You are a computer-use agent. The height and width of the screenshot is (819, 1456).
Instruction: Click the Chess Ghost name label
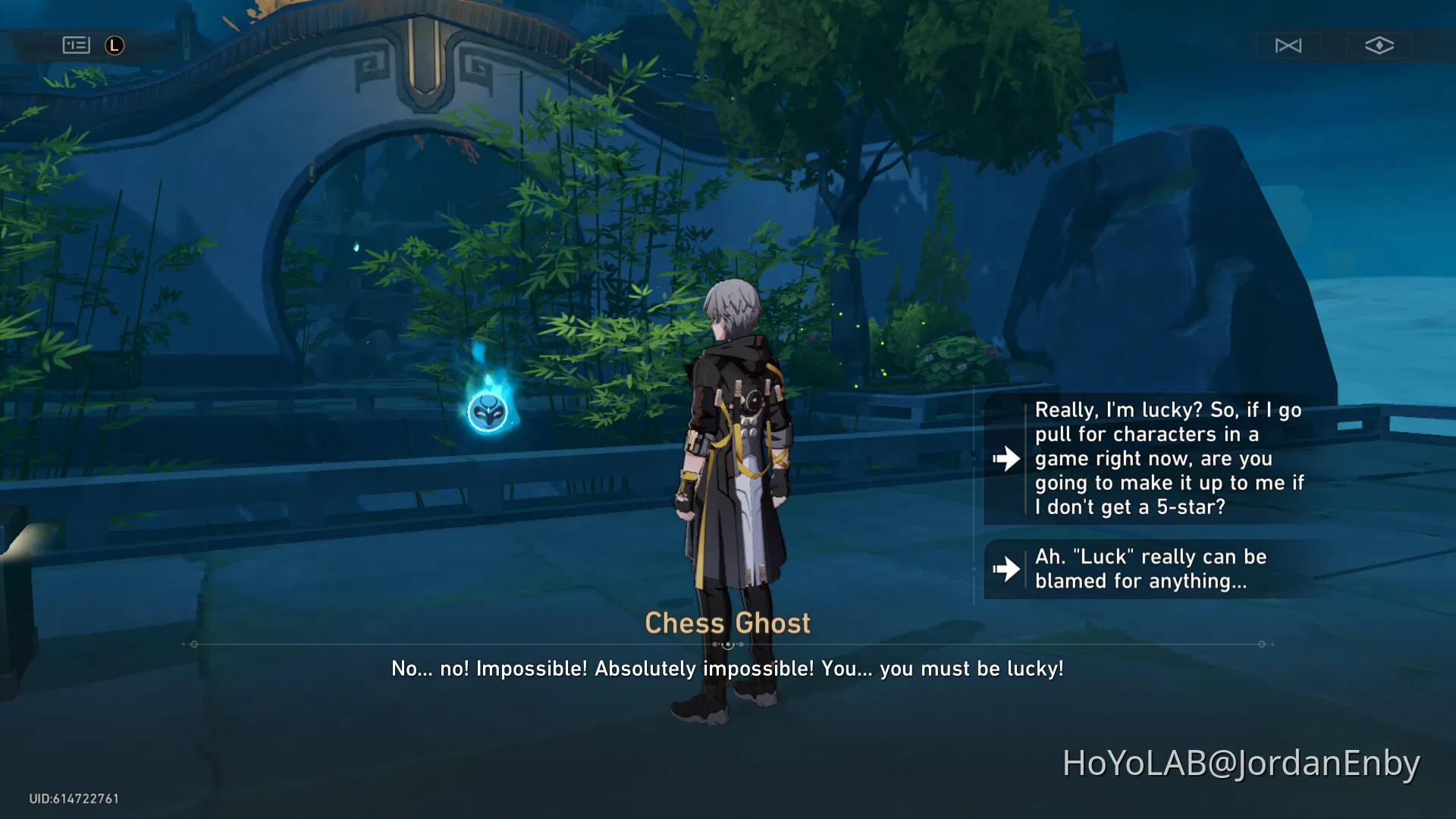pyautogui.click(x=728, y=623)
